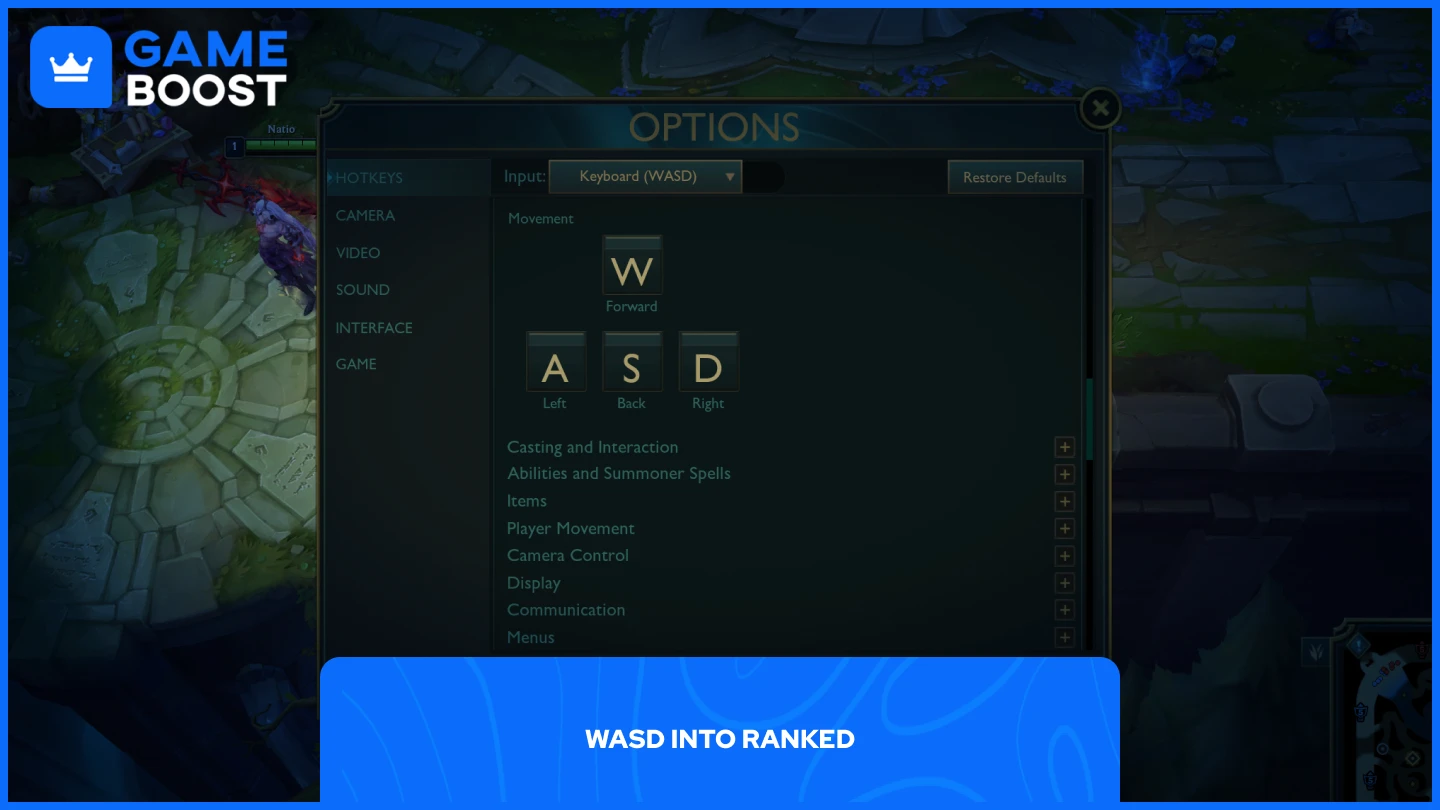The image size is (1440, 810).
Task: Flip the toggle switch next to the Input dropdown
Action: 763,176
